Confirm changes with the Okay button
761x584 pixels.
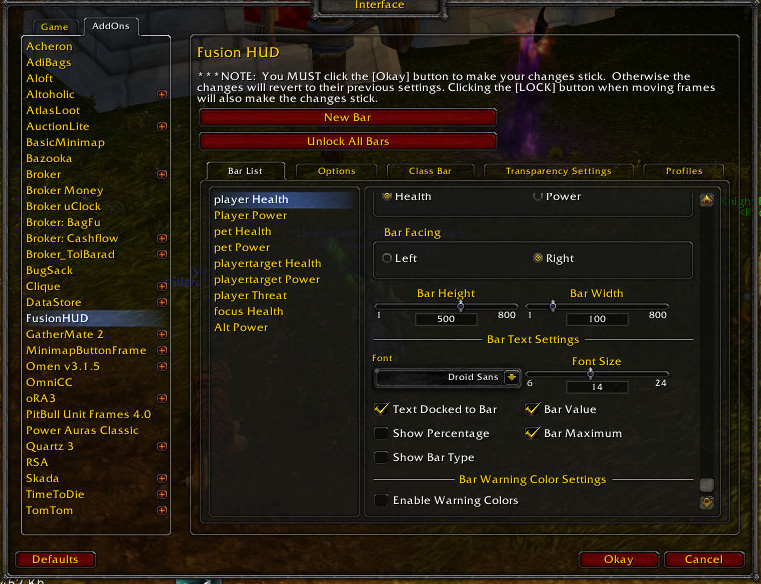coord(618,560)
